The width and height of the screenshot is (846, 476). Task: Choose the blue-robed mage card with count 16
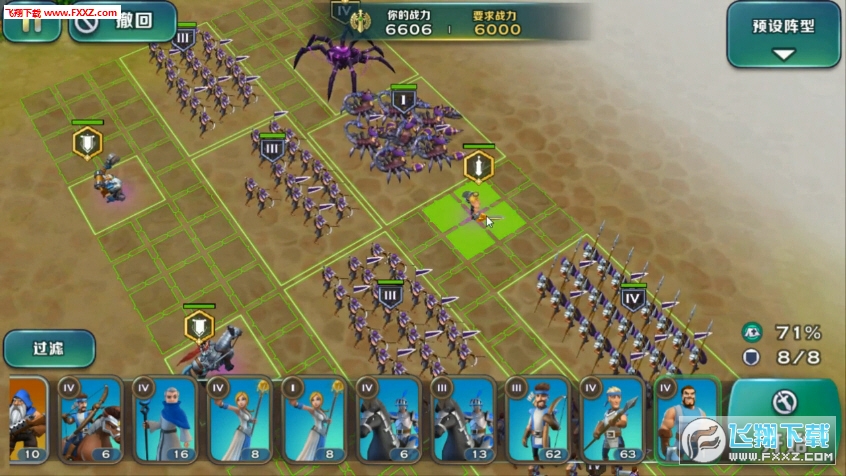tap(163, 418)
